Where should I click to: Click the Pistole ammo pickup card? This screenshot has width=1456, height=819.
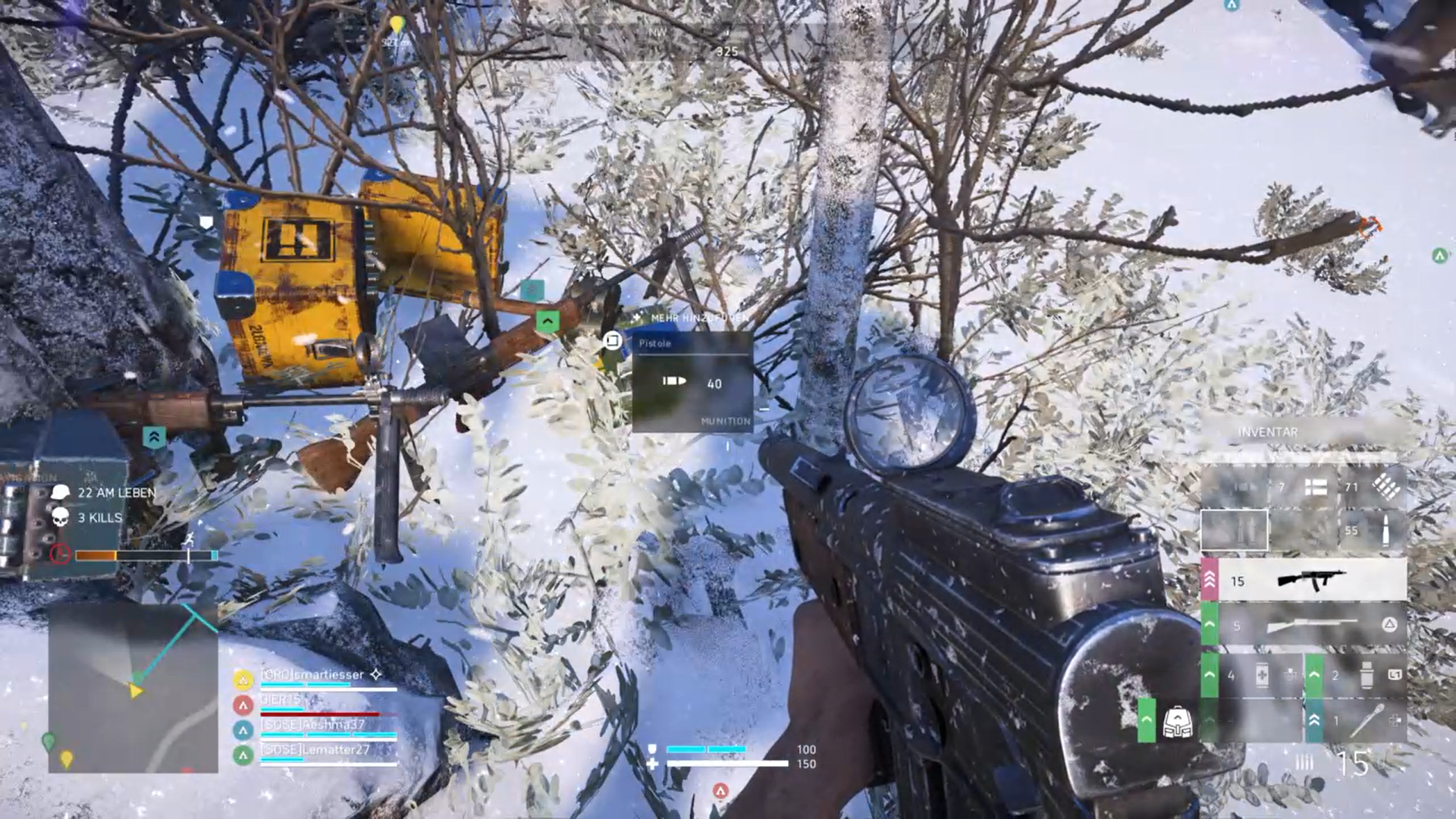[x=692, y=383]
